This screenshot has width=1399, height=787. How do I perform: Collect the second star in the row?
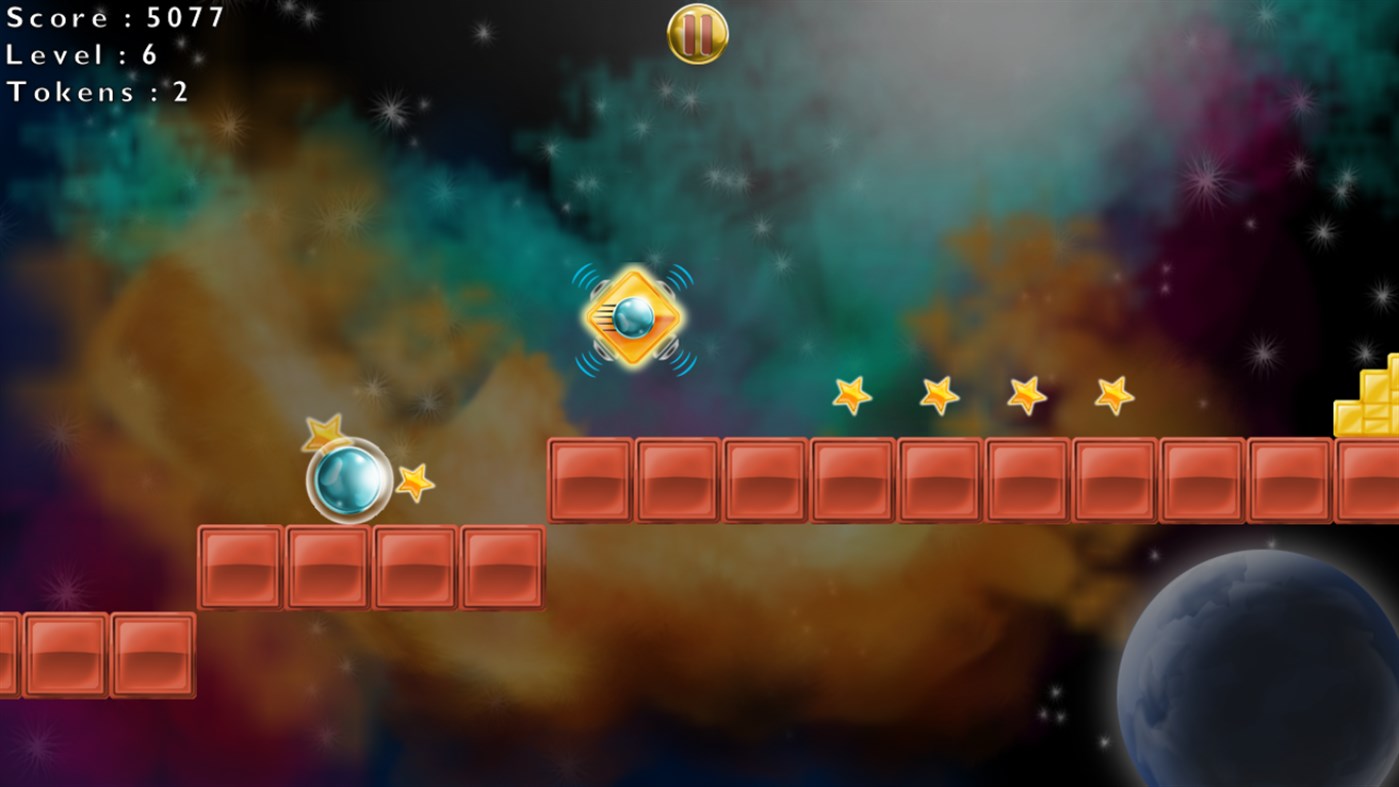point(937,395)
